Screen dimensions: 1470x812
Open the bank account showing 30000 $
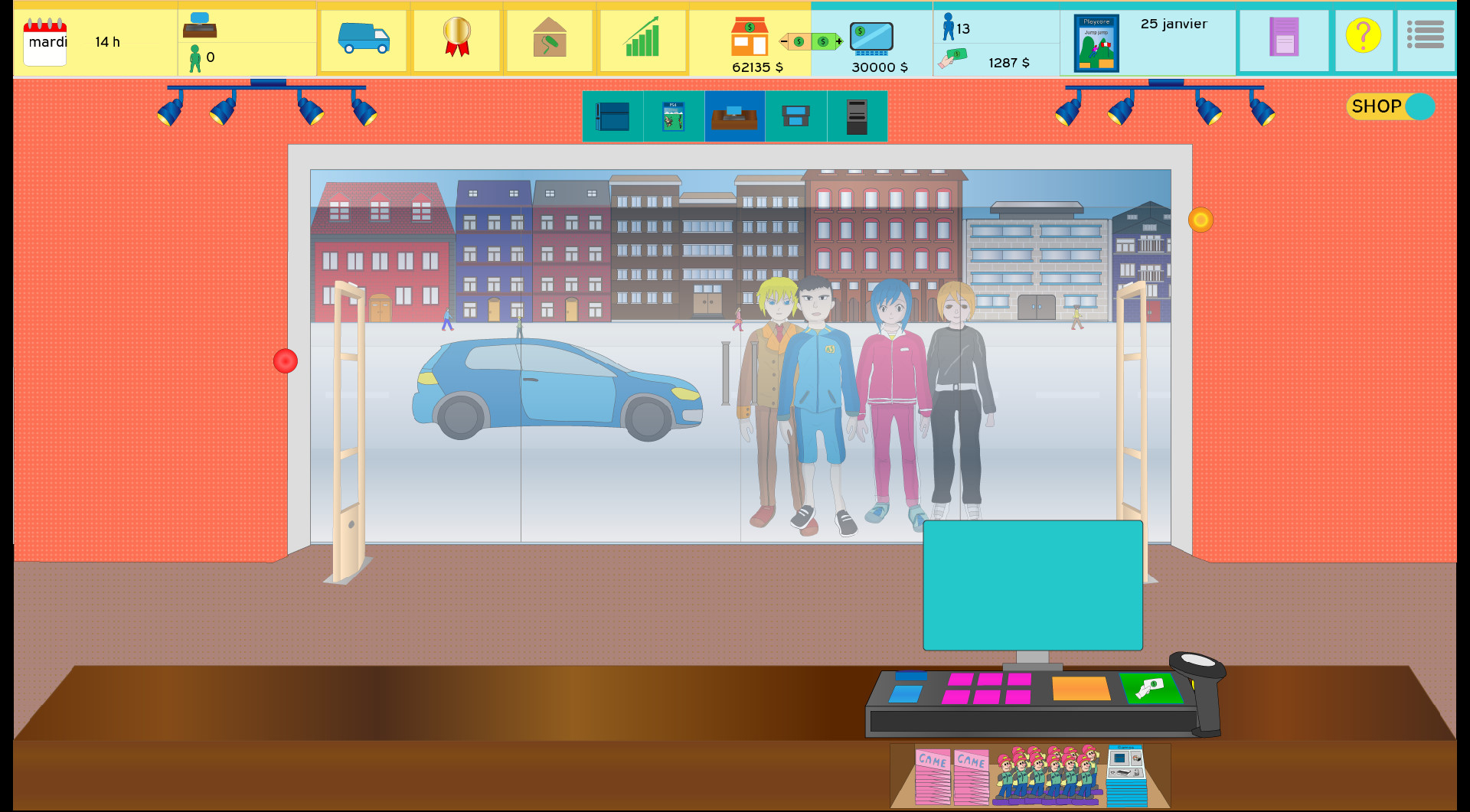(871, 37)
